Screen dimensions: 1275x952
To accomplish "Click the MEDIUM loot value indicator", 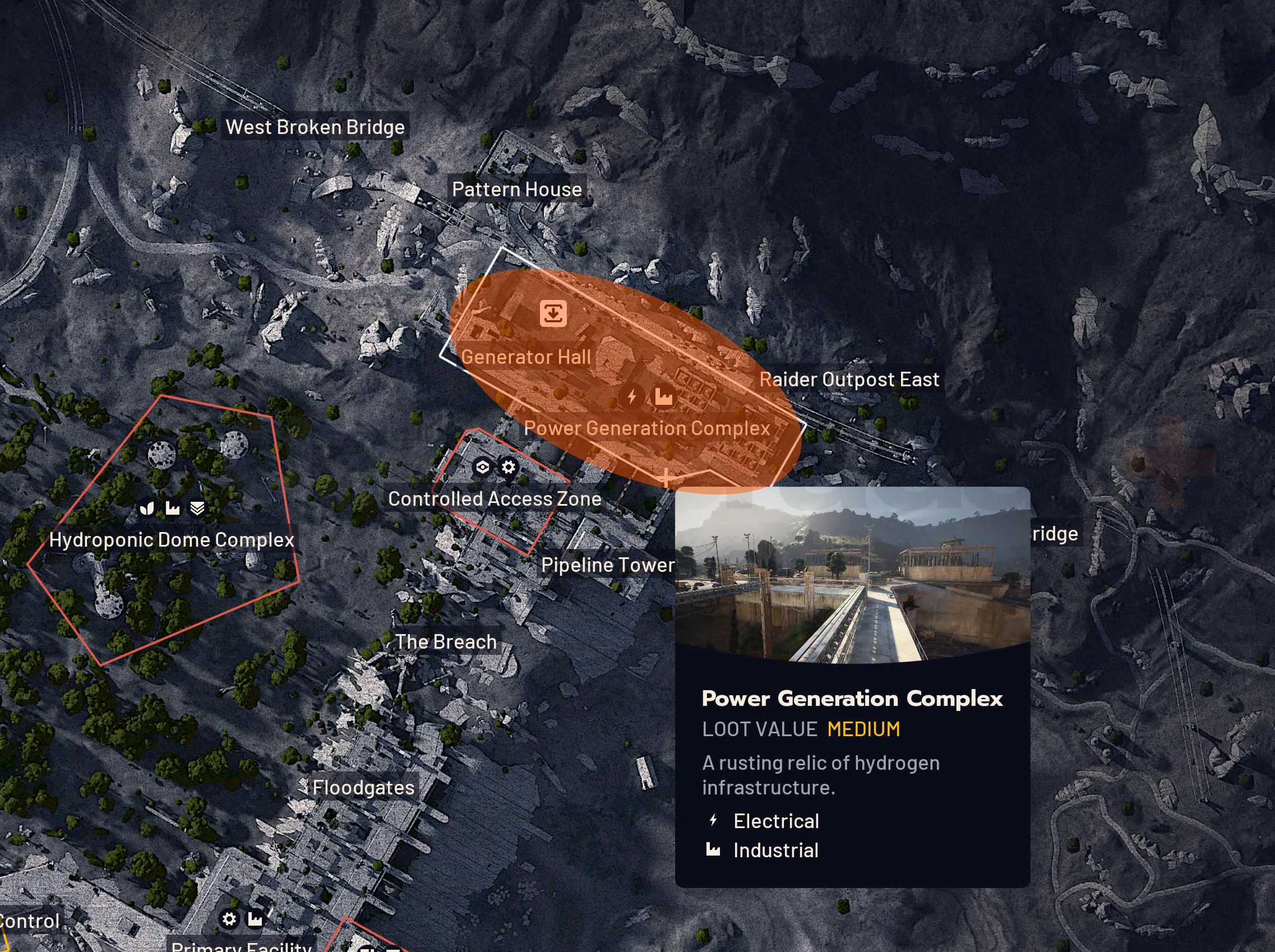I will pos(863,729).
